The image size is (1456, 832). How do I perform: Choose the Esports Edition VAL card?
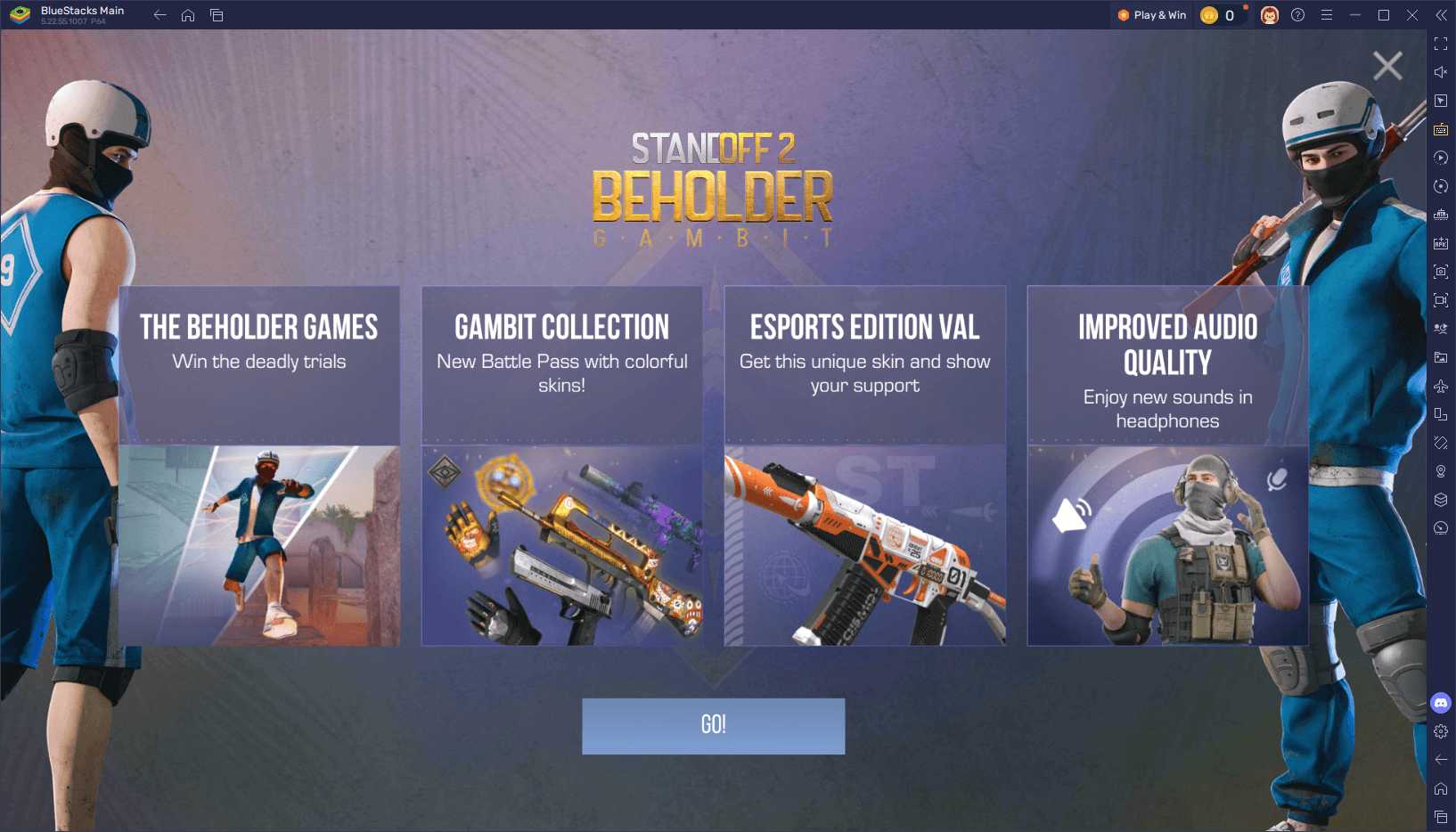[865, 466]
